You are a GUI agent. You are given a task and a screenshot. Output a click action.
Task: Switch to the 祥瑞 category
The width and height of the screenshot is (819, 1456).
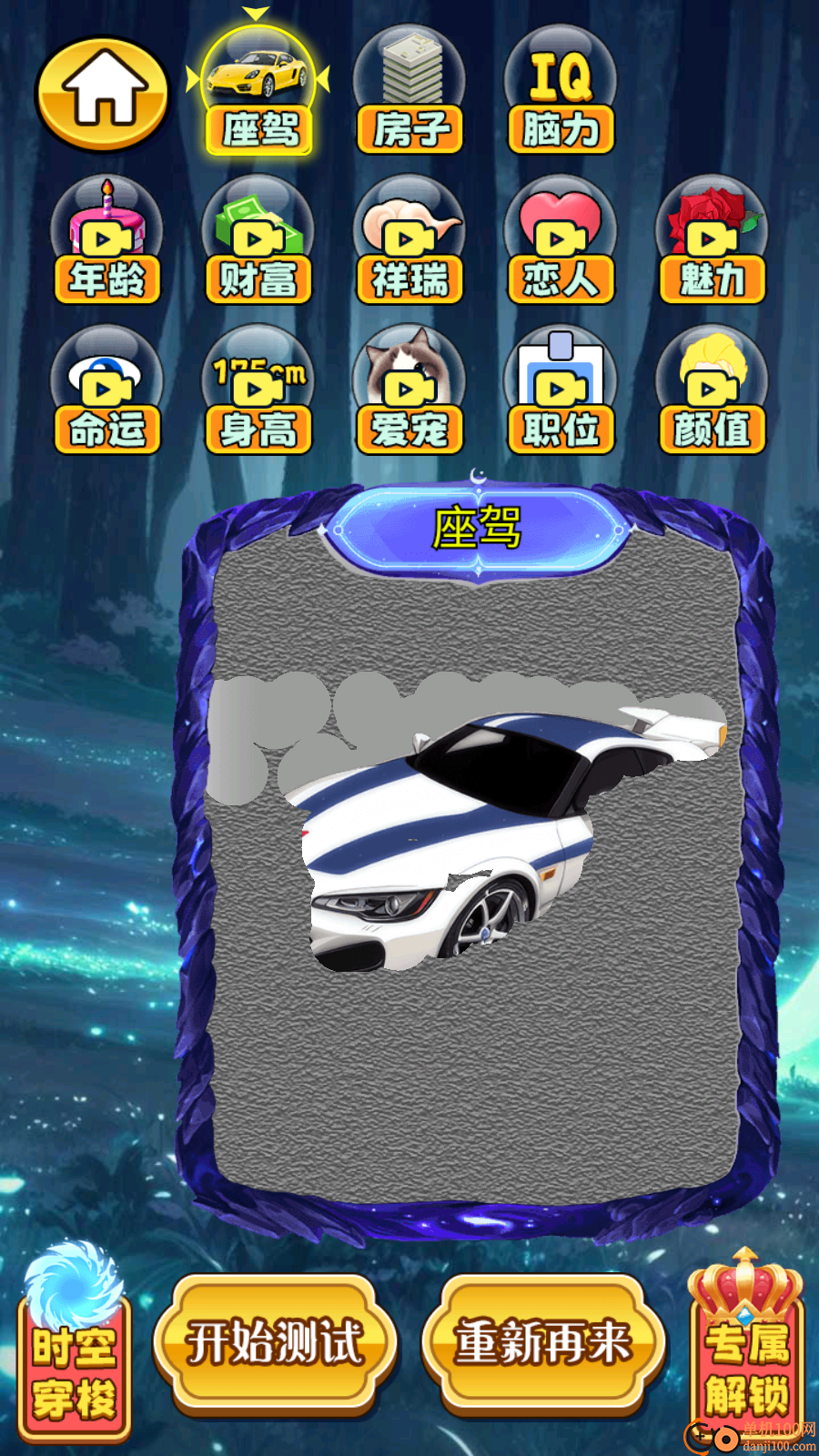(409, 243)
